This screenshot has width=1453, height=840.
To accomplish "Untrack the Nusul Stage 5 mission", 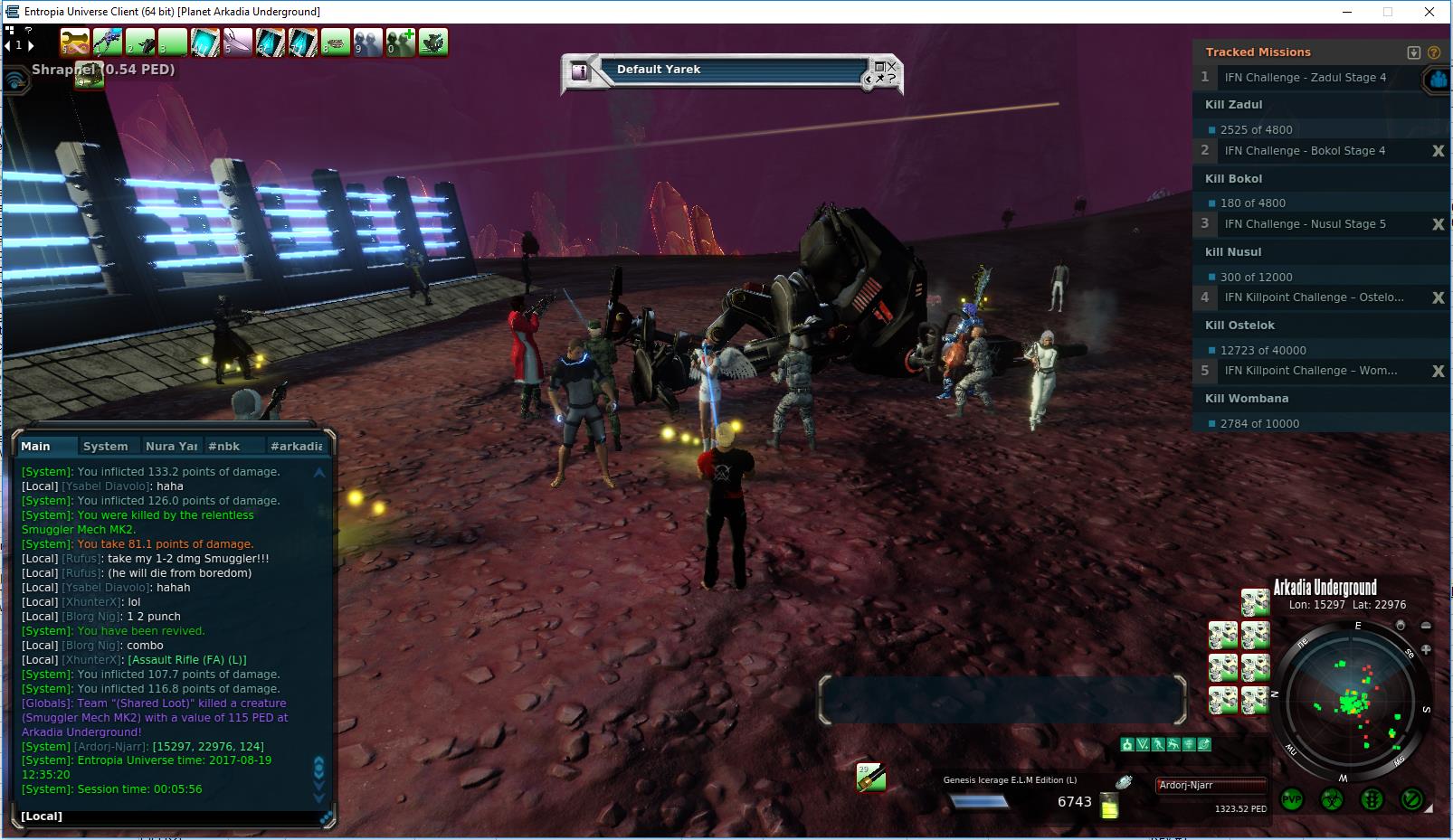I will coord(1438,224).
